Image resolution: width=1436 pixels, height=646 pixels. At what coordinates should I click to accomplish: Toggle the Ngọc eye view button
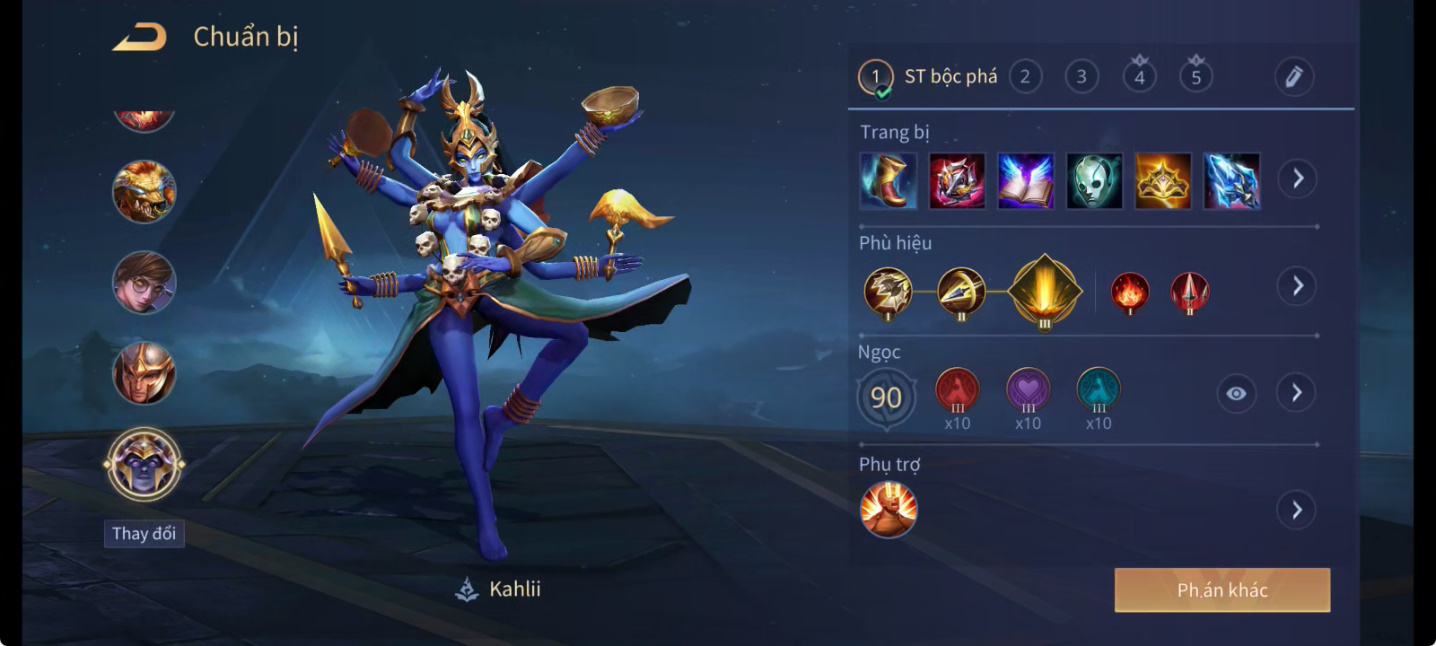(x=1237, y=393)
